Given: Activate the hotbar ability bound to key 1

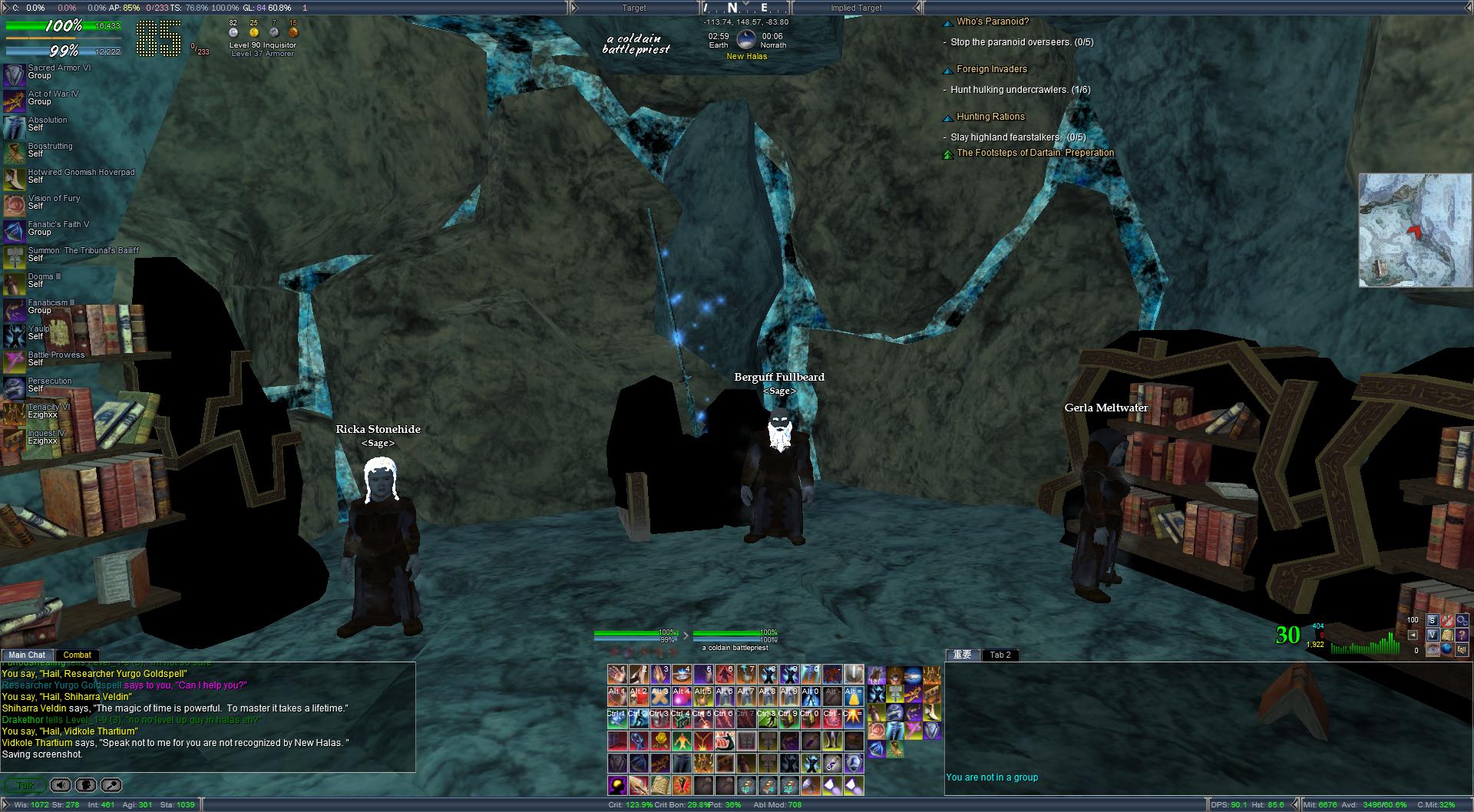Looking at the screenshot, I should click(617, 675).
